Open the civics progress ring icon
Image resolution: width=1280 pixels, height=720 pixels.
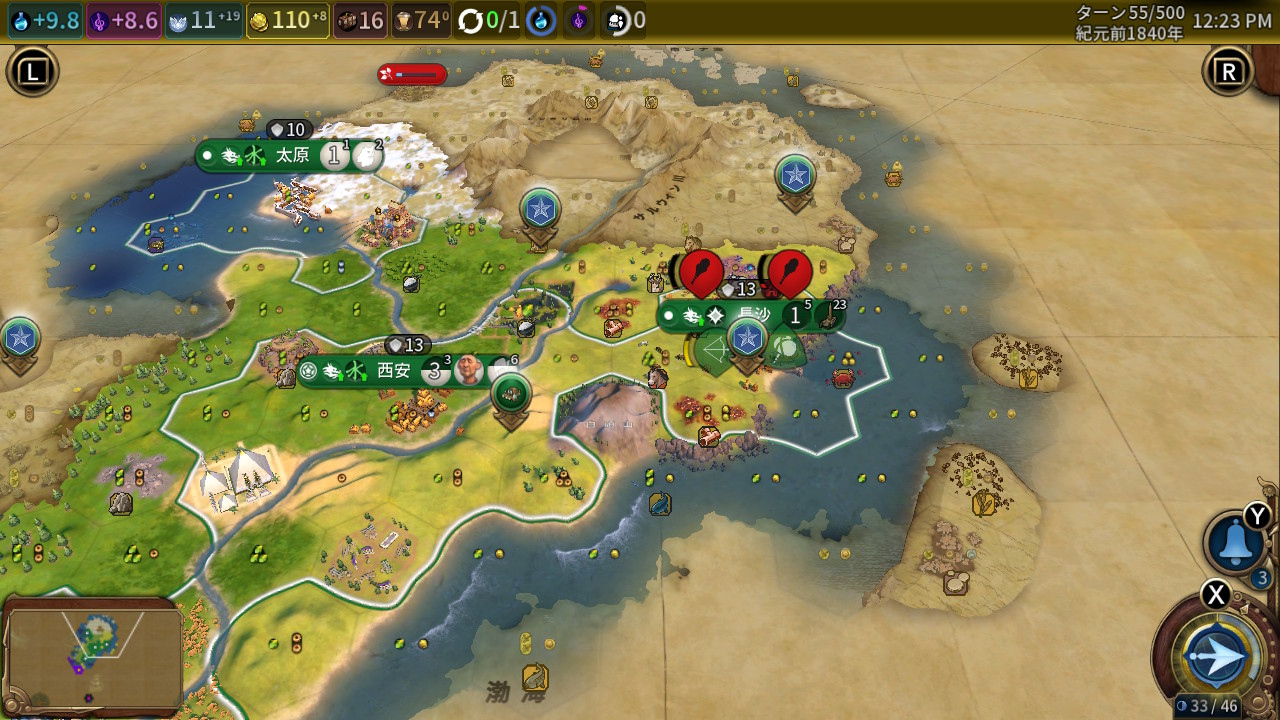579,20
